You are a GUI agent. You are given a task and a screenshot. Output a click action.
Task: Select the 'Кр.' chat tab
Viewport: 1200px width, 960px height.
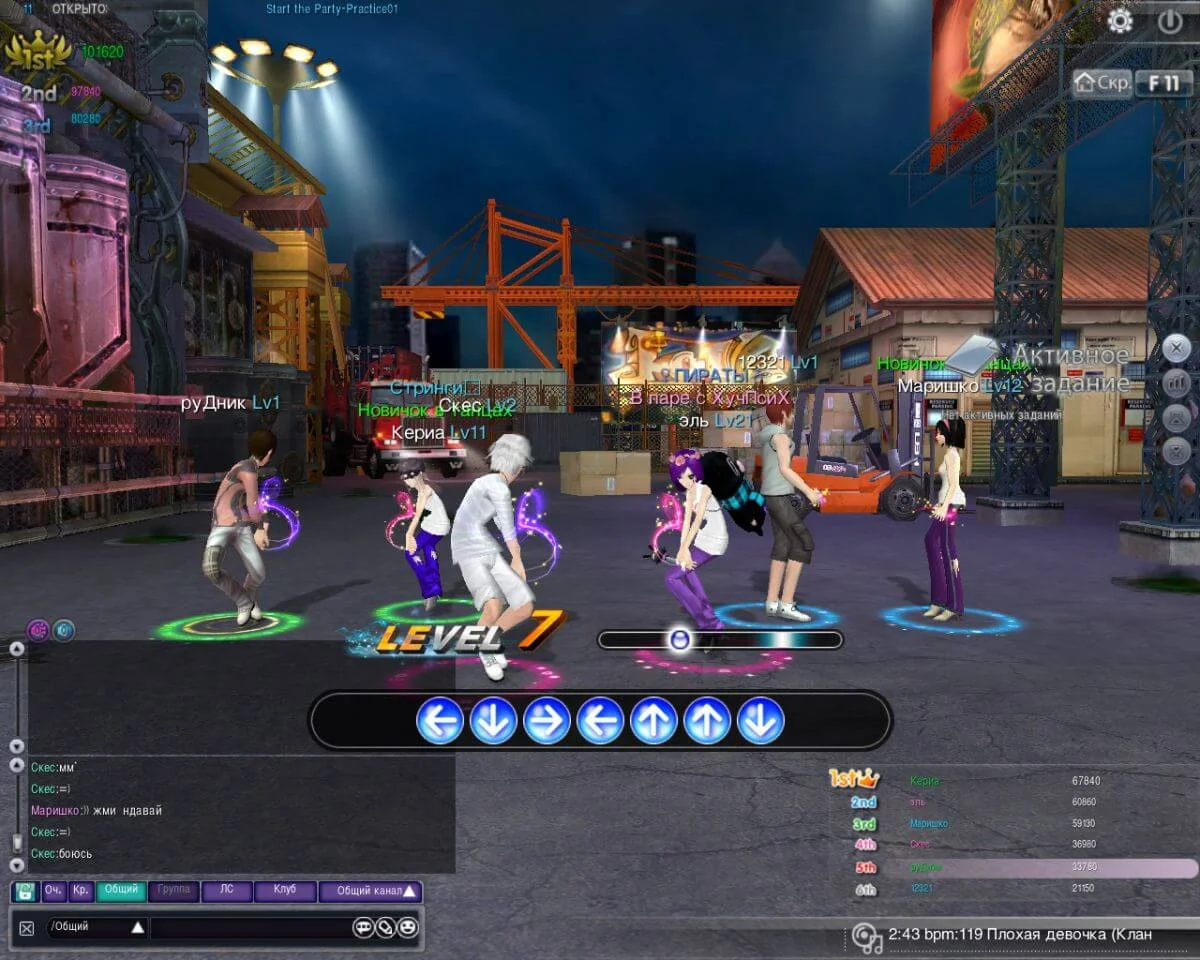tap(81, 890)
